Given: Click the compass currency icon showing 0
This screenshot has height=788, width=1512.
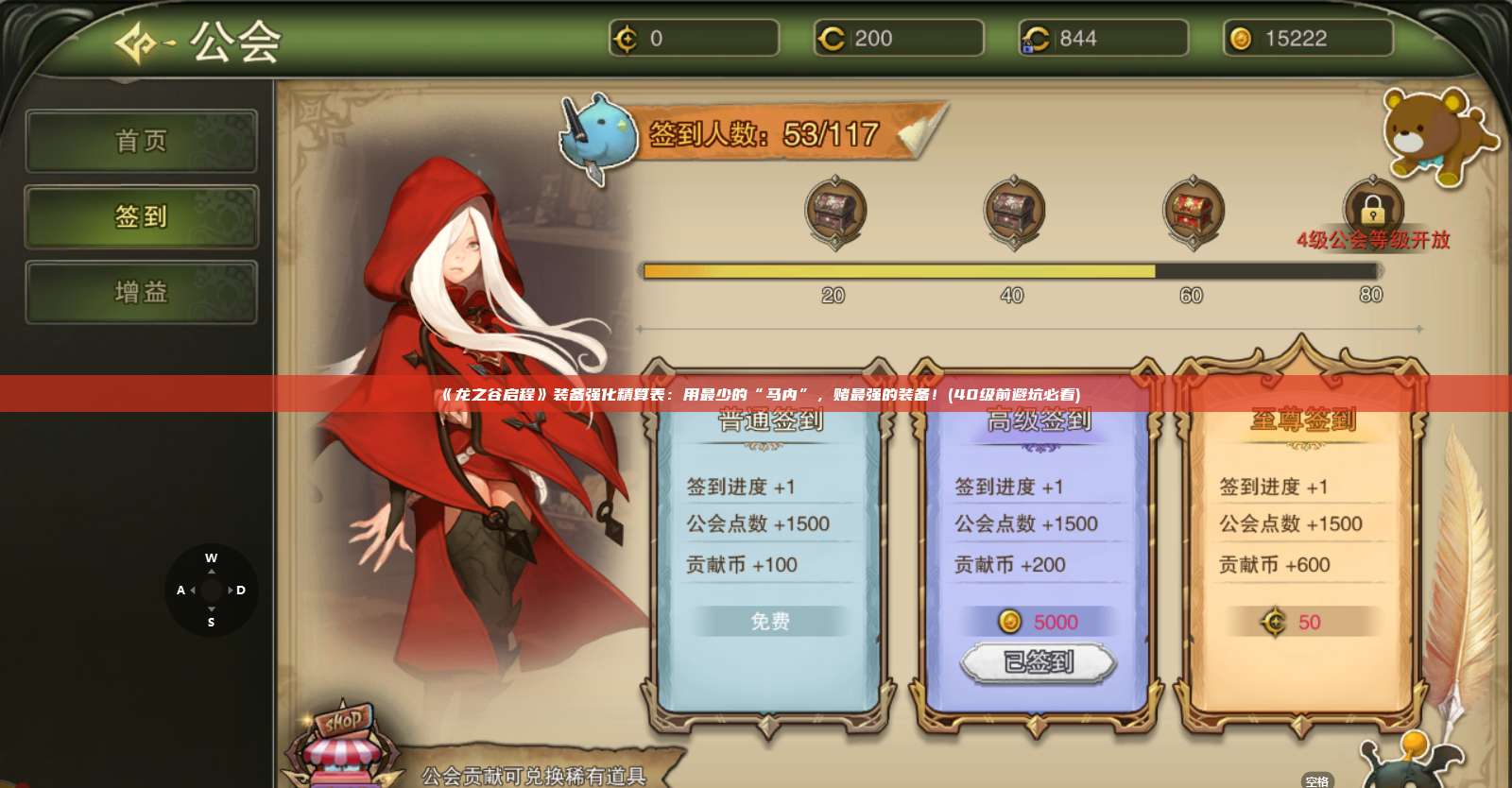Looking at the screenshot, I should pos(626,38).
